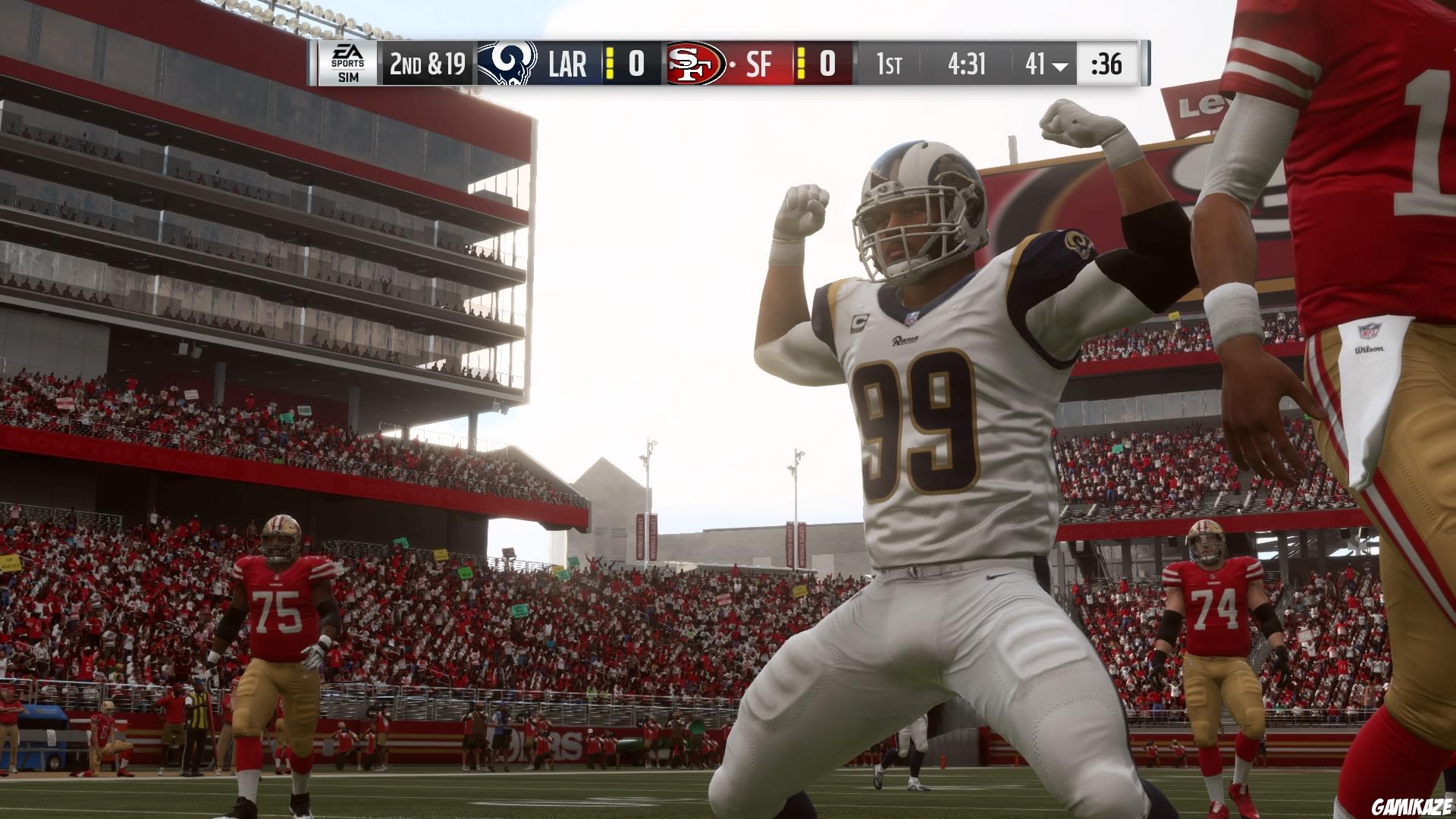The height and width of the screenshot is (819, 1456).
Task: Click the NFL shield on the gold pants
Action: pos(1370,331)
